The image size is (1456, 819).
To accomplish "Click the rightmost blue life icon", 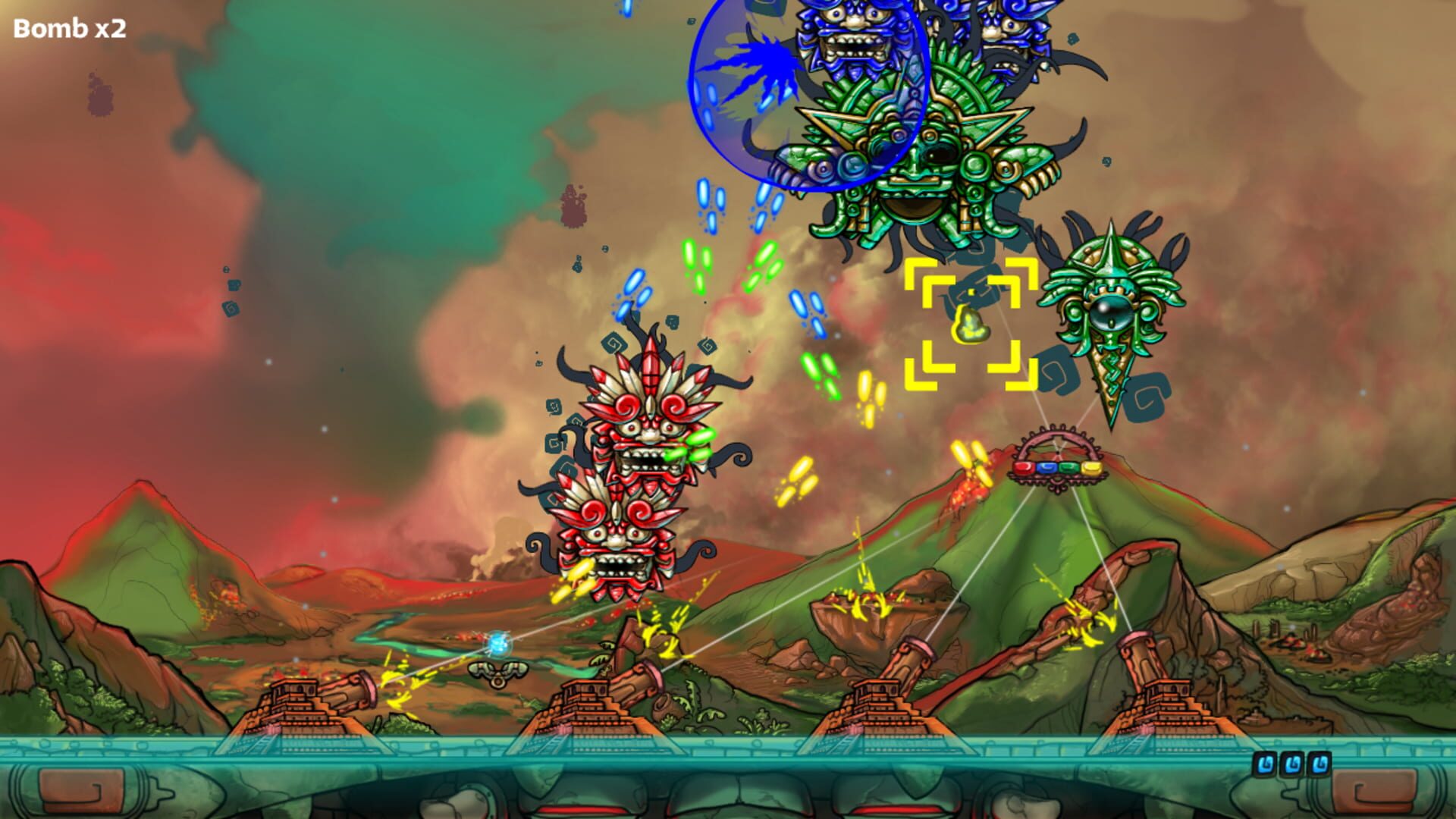I will click(x=1319, y=764).
